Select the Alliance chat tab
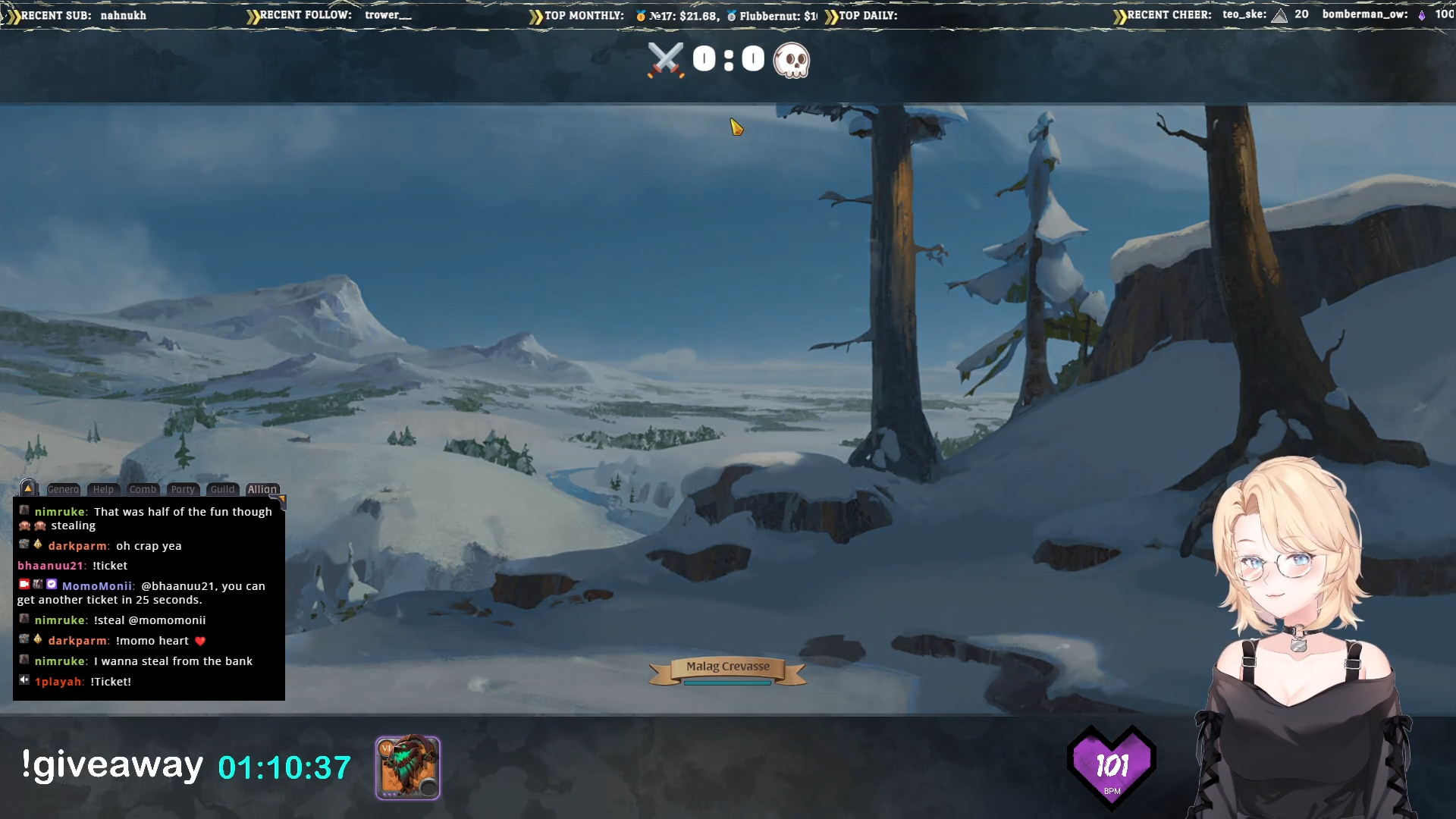 pos(262,489)
